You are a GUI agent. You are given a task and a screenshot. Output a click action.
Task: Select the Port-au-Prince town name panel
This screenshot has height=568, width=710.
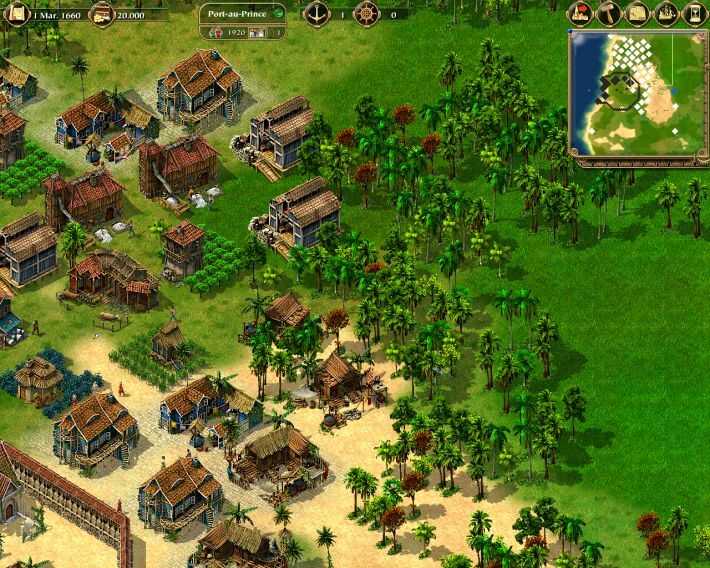[235, 14]
